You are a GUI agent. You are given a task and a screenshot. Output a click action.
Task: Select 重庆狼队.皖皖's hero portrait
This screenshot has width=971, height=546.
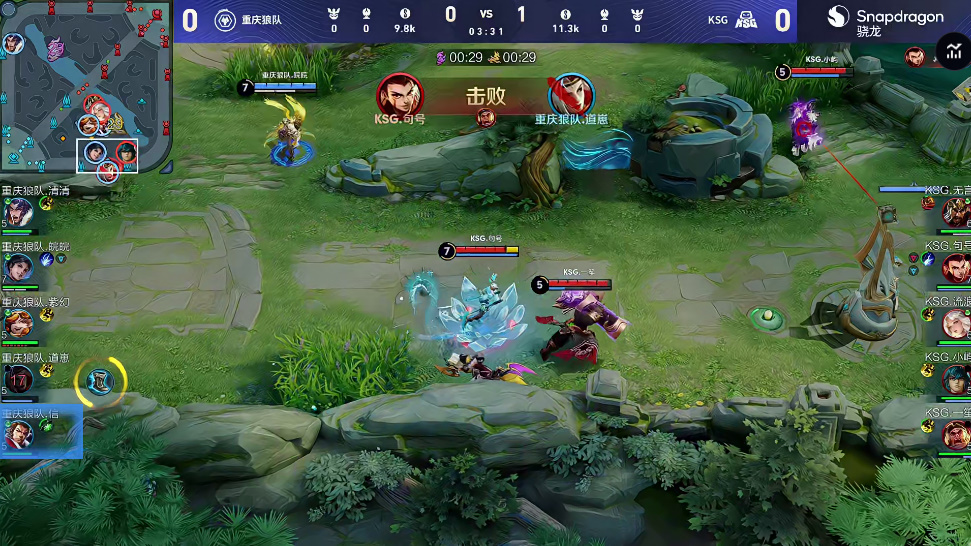pyautogui.click(x=17, y=268)
